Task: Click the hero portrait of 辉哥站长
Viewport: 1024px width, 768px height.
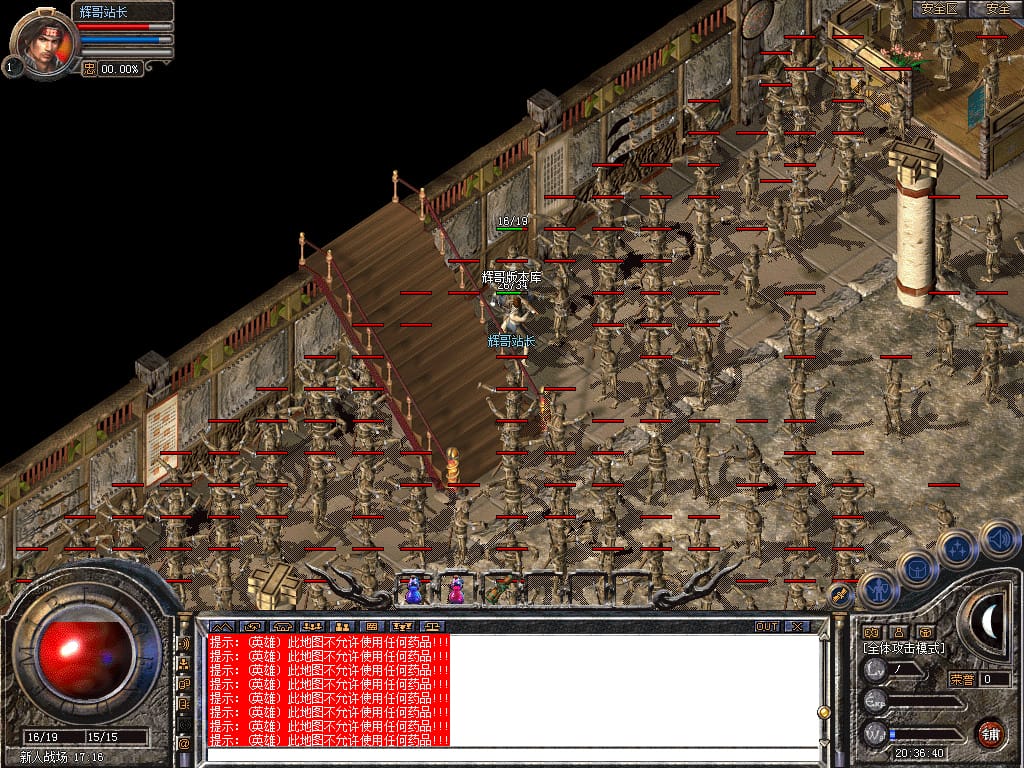Action: pyautogui.click(x=44, y=42)
